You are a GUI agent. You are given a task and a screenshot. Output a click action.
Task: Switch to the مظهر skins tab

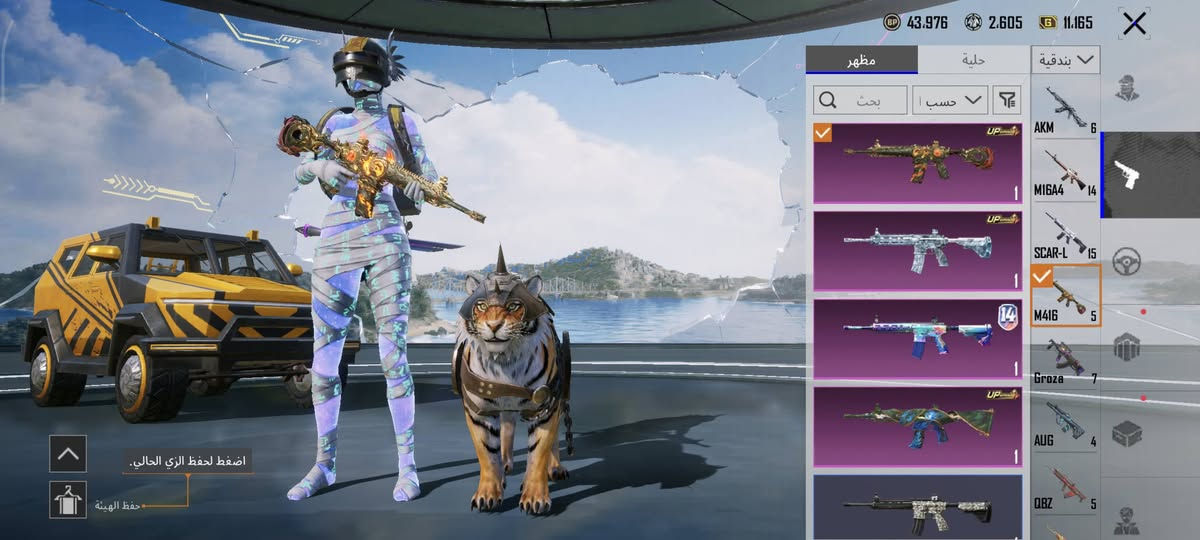861,60
